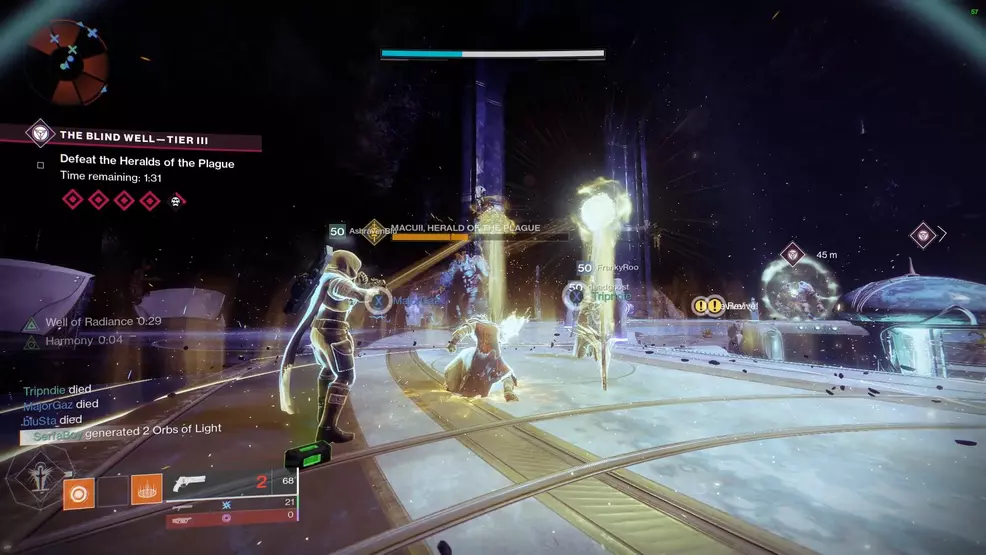Select the 45 m objective waypoint marker
This screenshot has height=555, width=986.
pyautogui.click(x=792, y=255)
